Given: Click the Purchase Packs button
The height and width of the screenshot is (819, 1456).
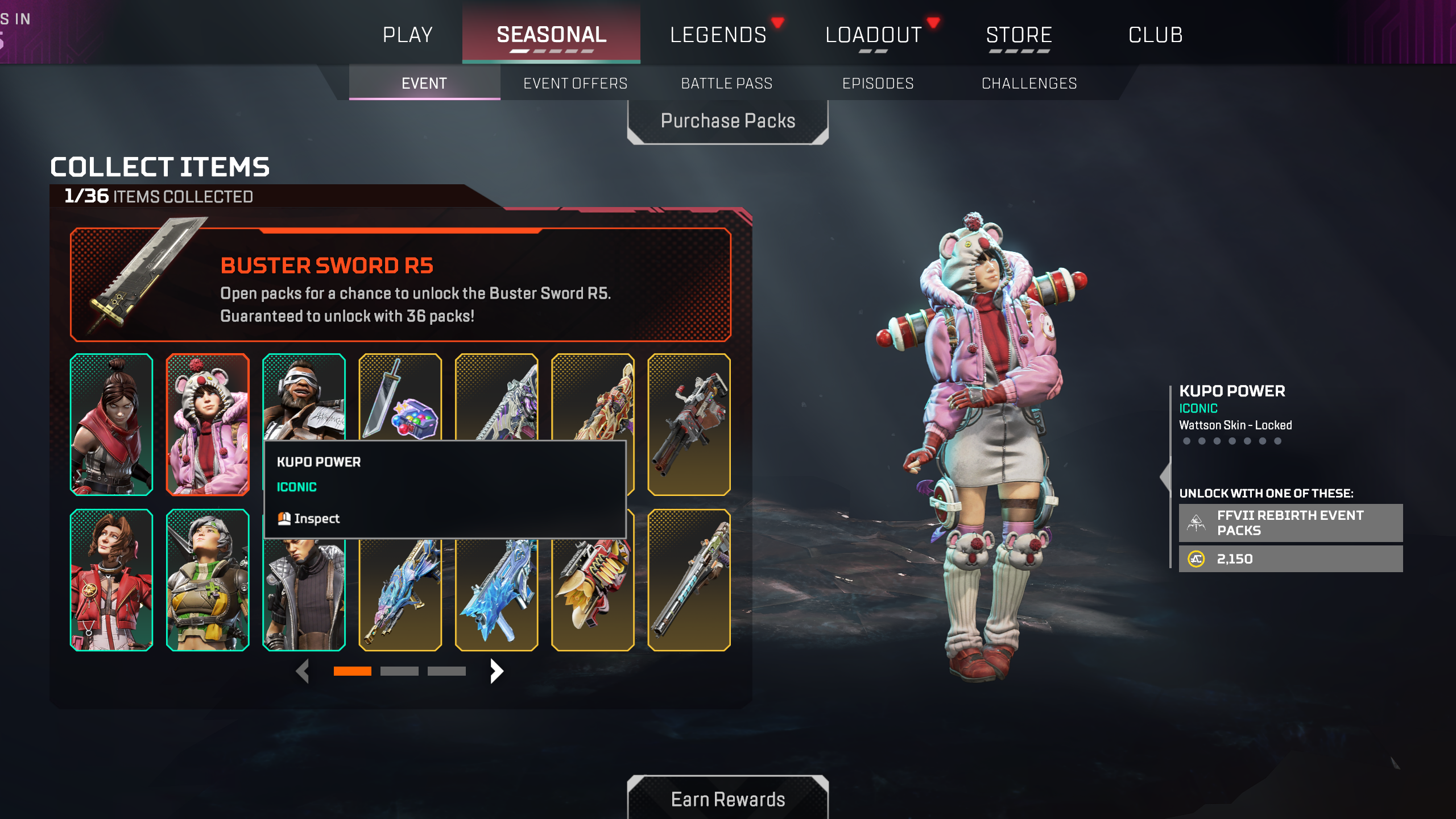Looking at the screenshot, I should 727,120.
